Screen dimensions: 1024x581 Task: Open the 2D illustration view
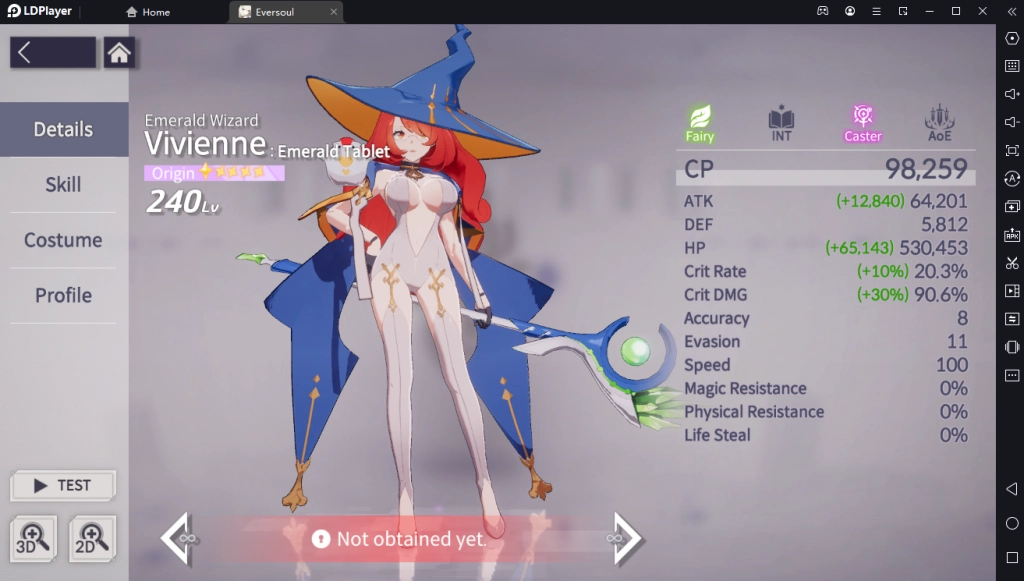click(x=92, y=539)
